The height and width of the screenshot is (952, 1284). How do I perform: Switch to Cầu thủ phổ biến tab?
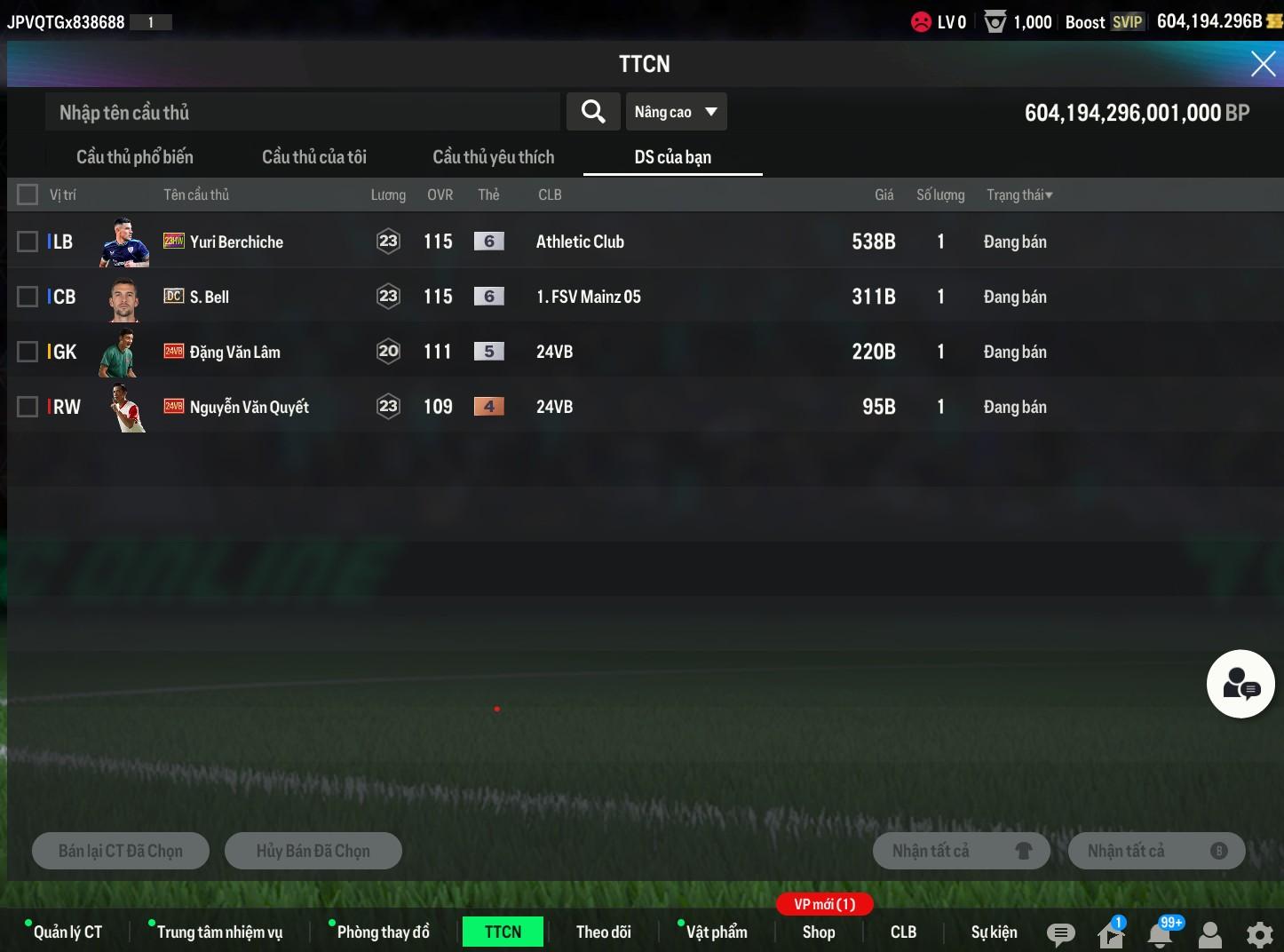point(135,157)
